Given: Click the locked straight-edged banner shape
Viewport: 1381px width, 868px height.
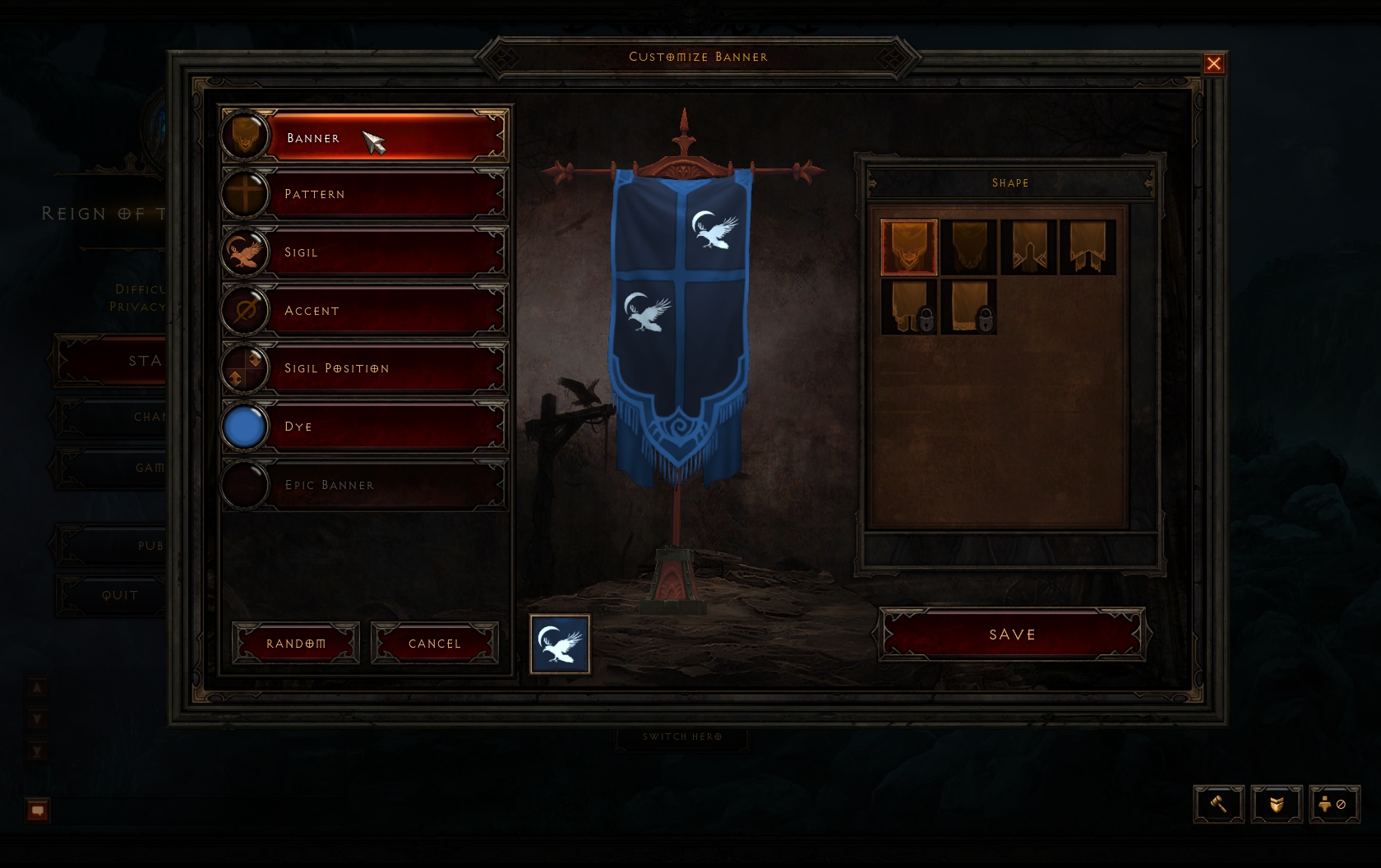Looking at the screenshot, I should click(x=969, y=307).
